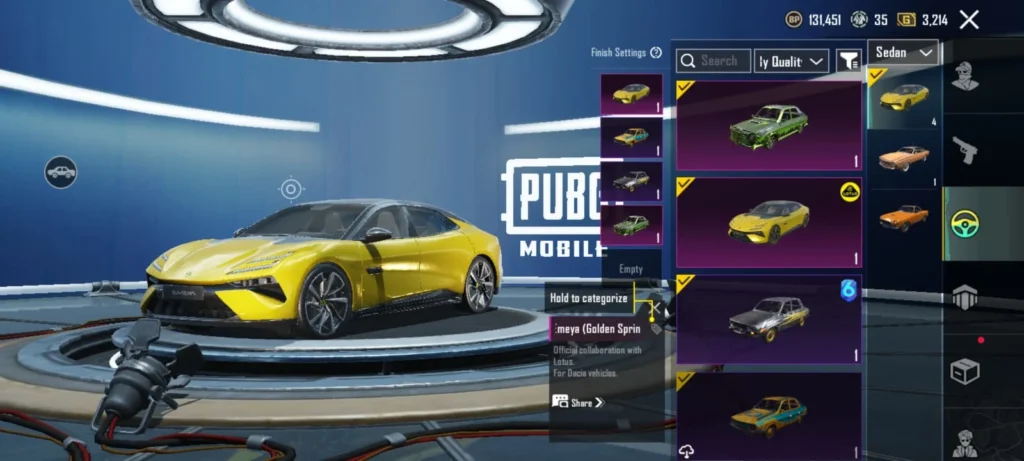
Task: Open the steering wheel vehicles category
Action: [965, 224]
